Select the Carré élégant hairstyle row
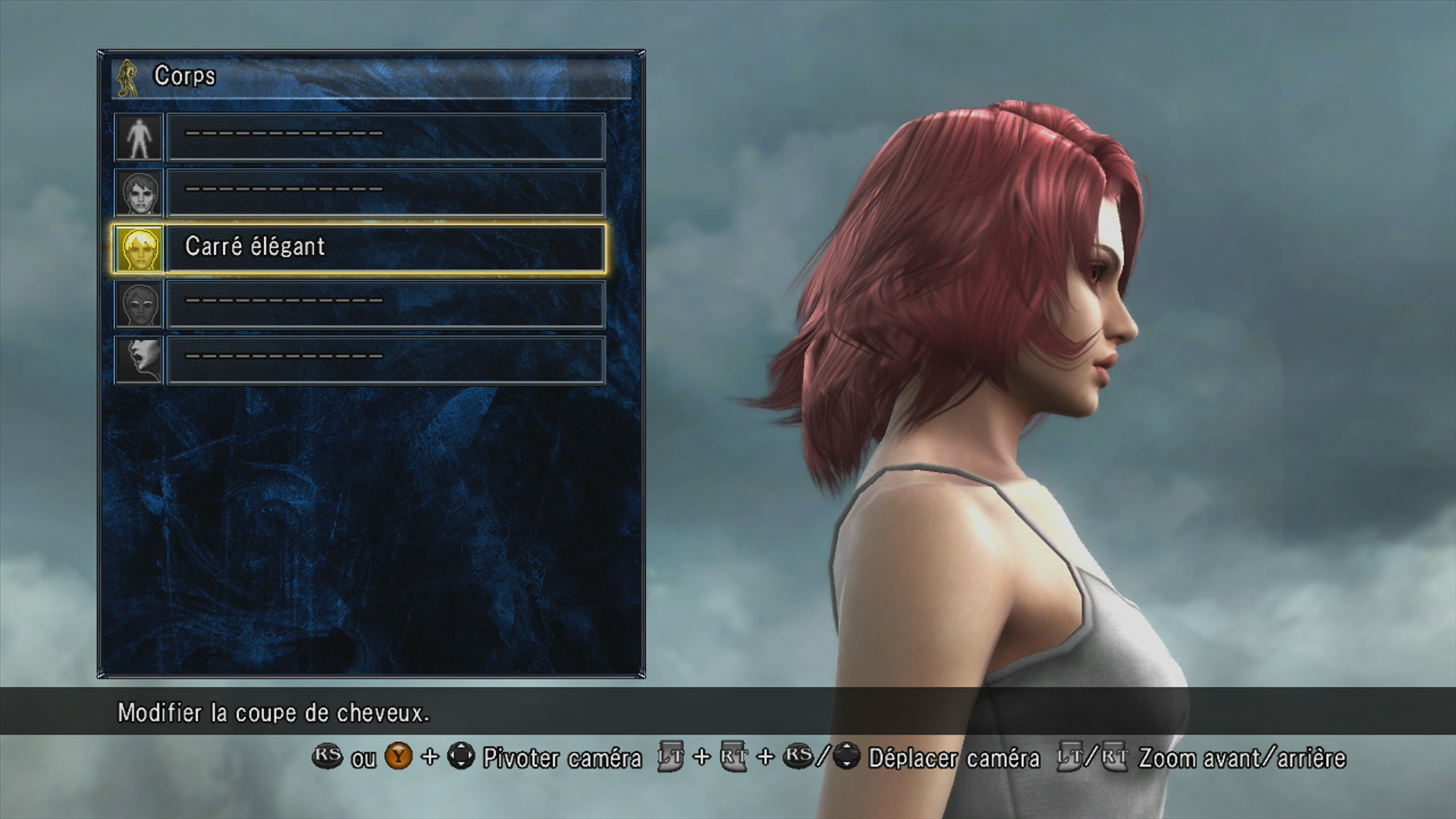Image resolution: width=1456 pixels, height=819 pixels. click(x=385, y=248)
